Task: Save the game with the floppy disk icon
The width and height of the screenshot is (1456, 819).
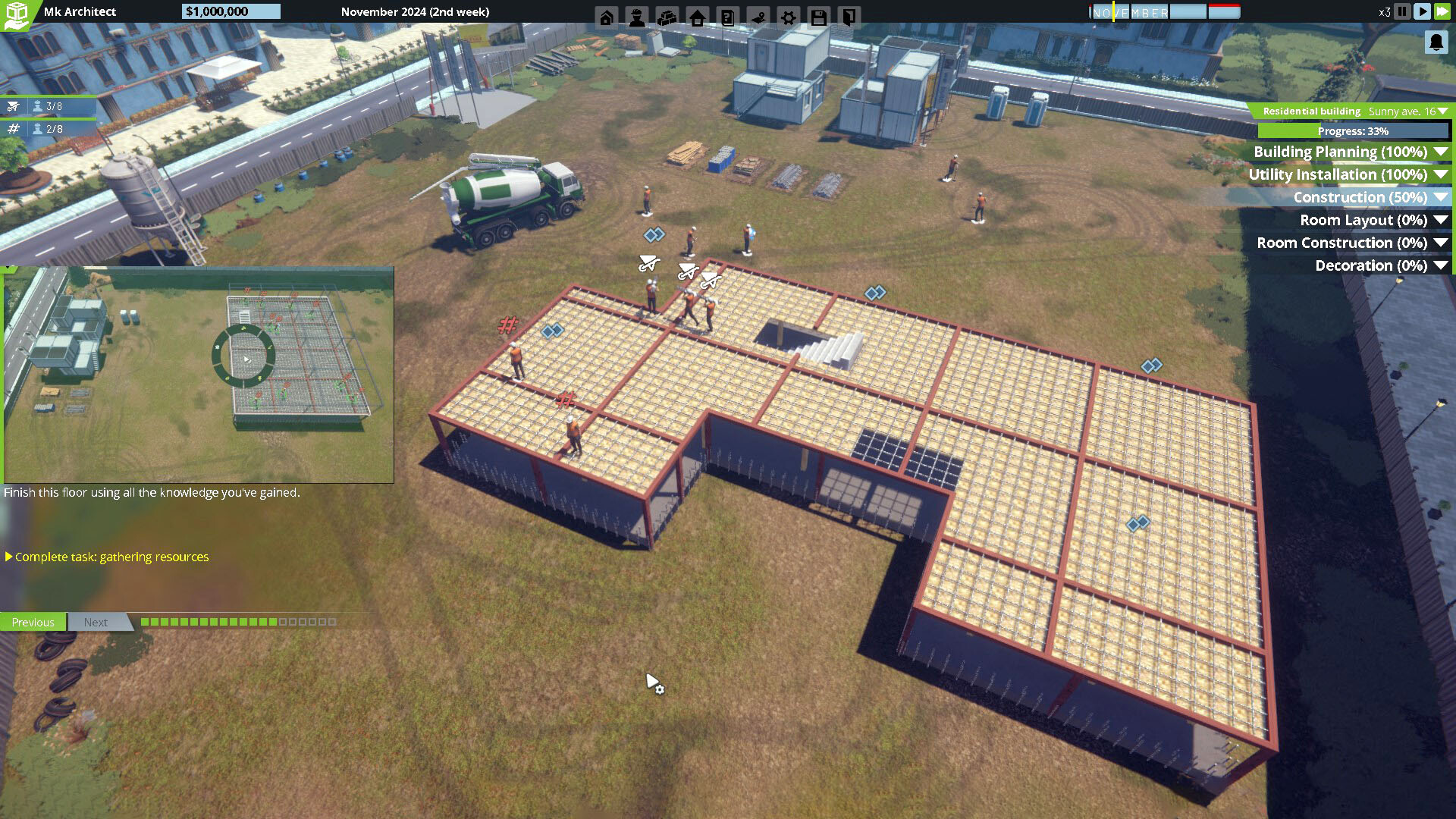Action: click(x=818, y=17)
